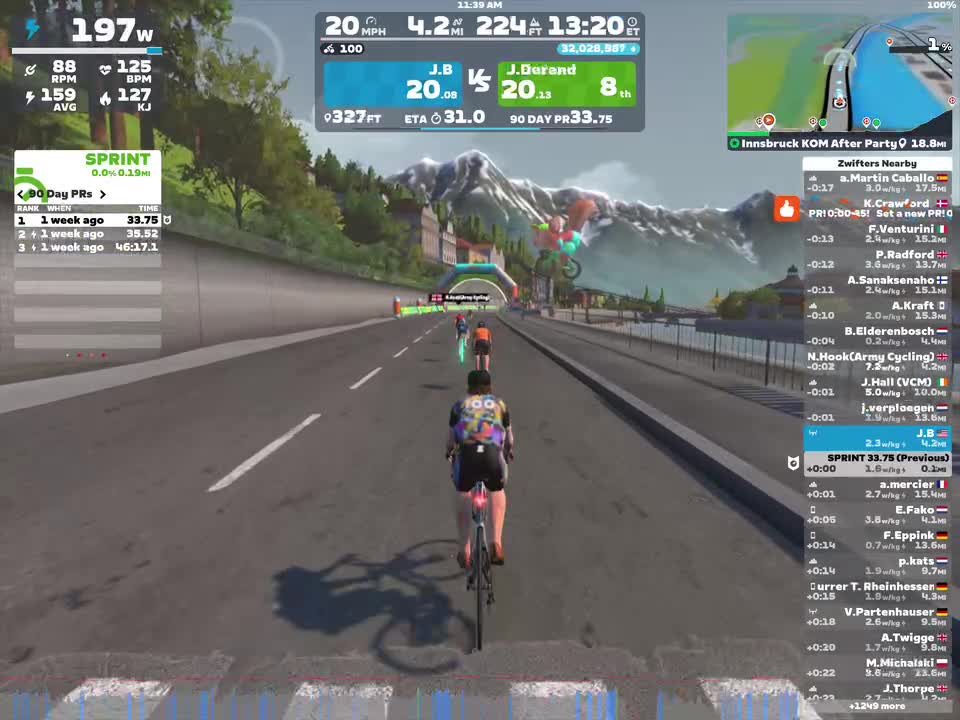The height and width of the screenshot is (720, 960).
Task: Select a.Martin Caballo in the nearby riders list
Action: (x=877, y=183)
